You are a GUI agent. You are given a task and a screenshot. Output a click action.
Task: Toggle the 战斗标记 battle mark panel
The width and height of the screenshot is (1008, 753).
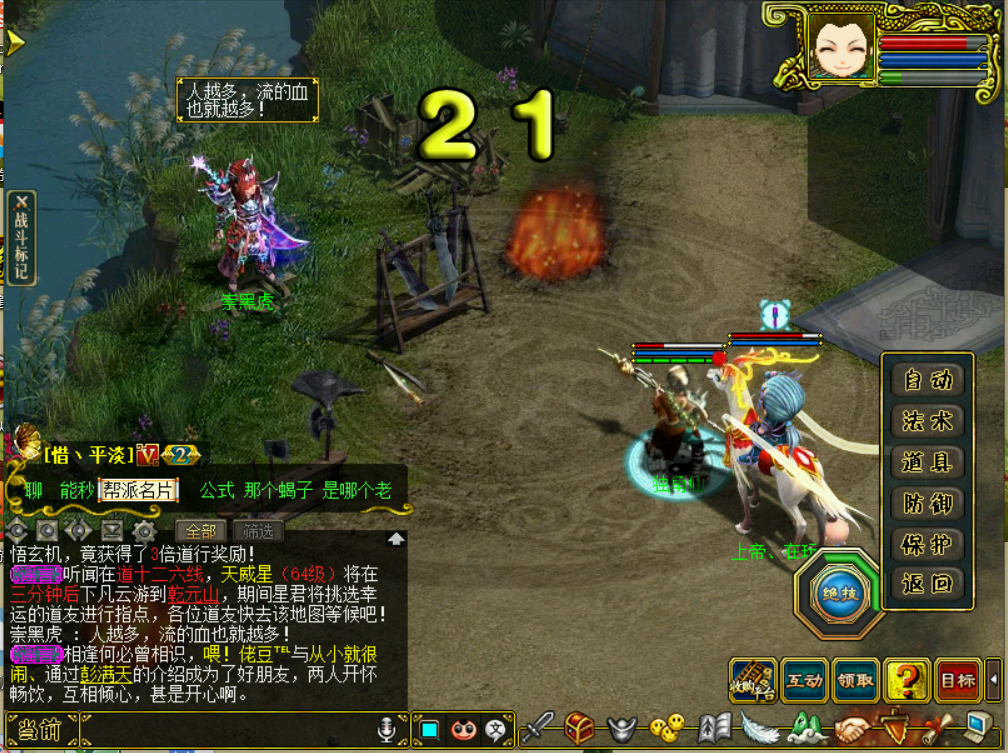[x=21, y=238]
